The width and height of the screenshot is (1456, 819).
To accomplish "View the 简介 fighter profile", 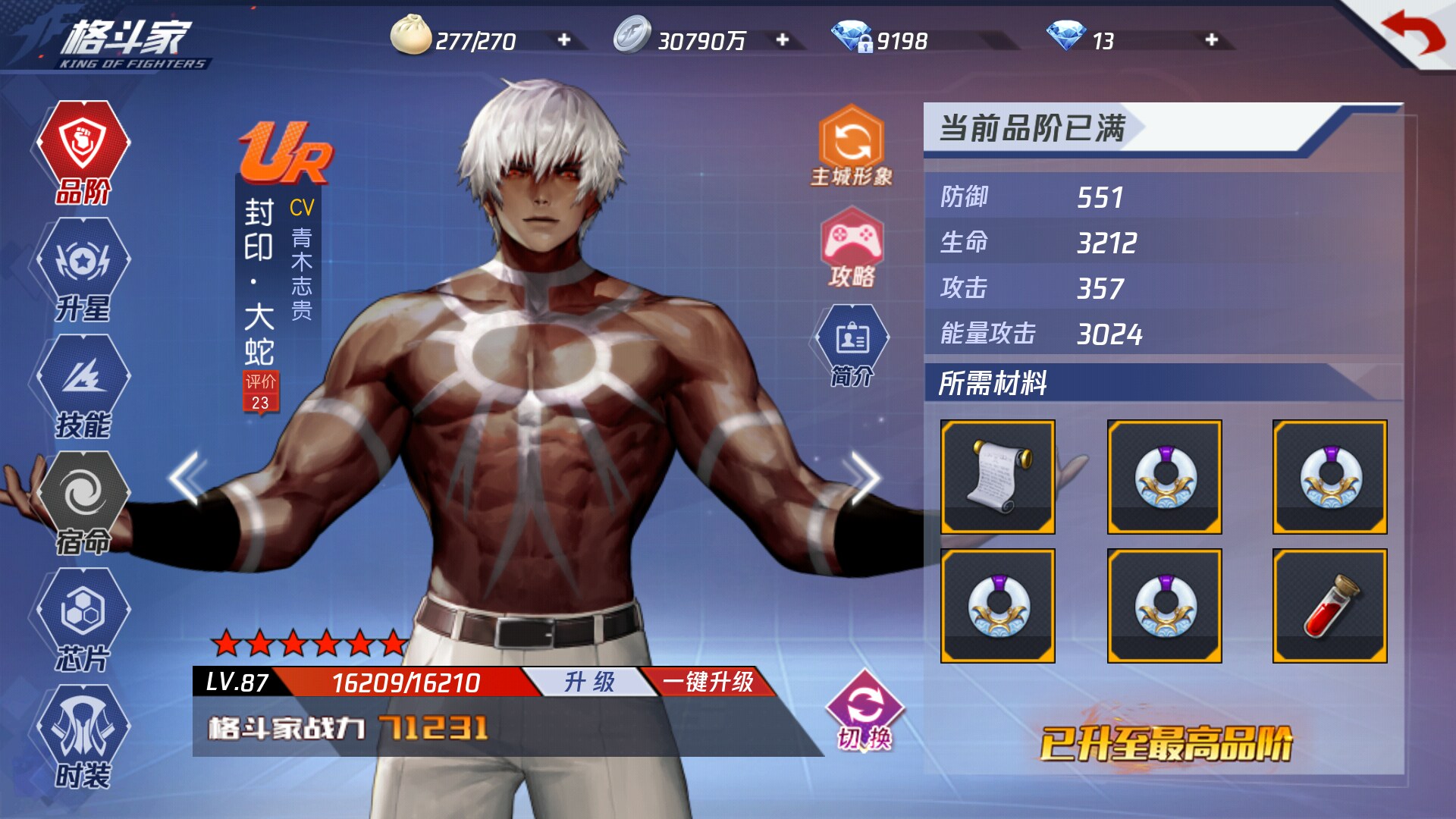I will coord(852,347).
